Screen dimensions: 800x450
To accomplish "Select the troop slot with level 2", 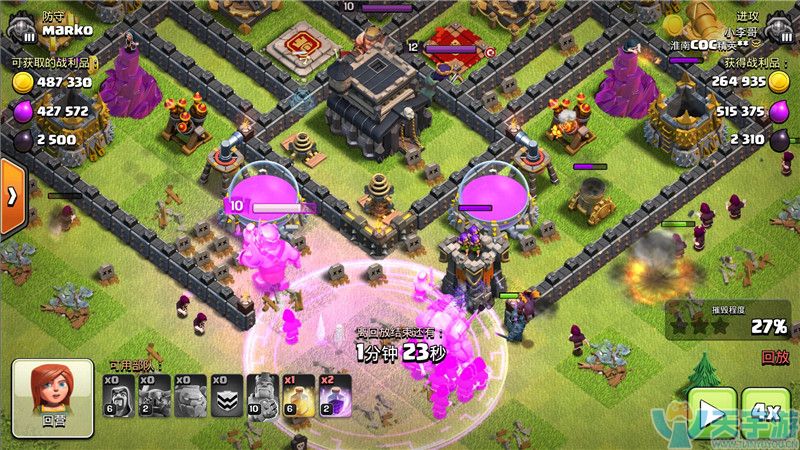I will click(155, 396).
